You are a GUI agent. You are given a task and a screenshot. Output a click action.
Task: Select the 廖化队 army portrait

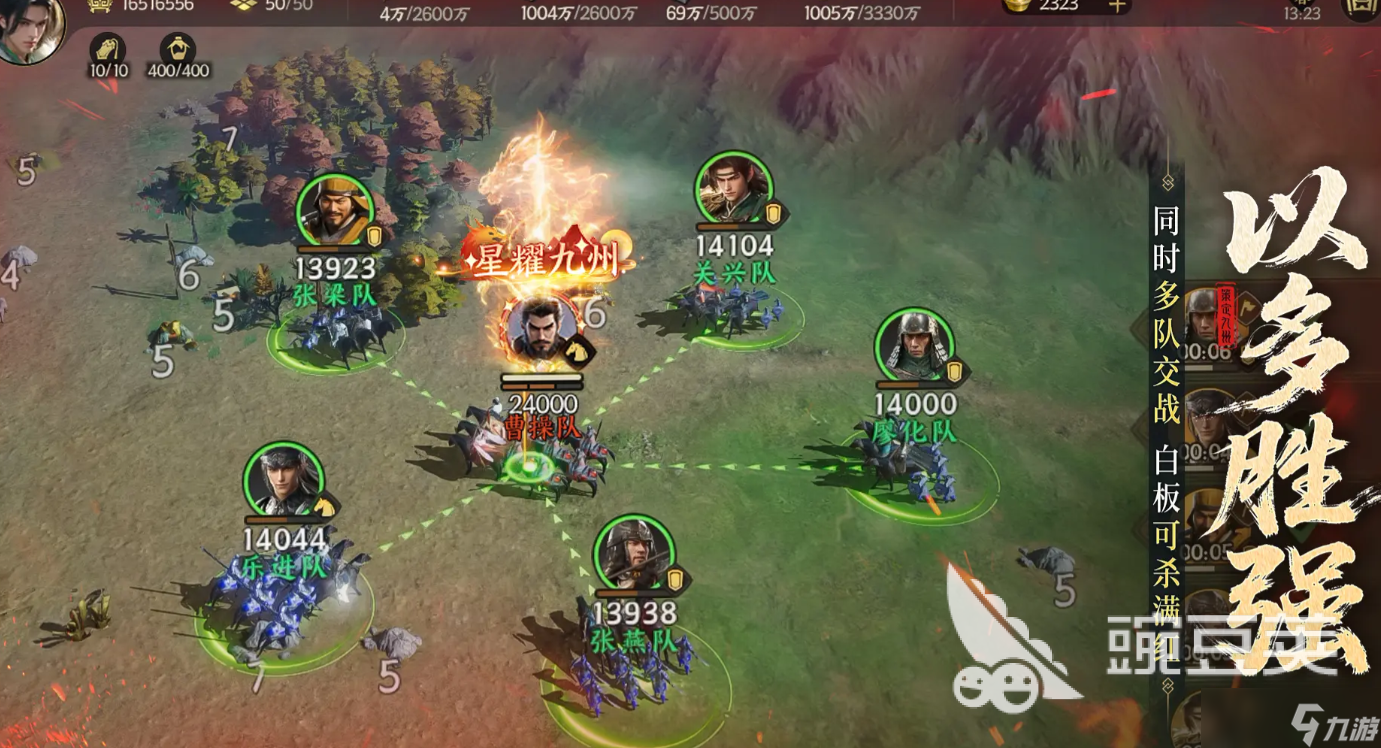point(914,345)
